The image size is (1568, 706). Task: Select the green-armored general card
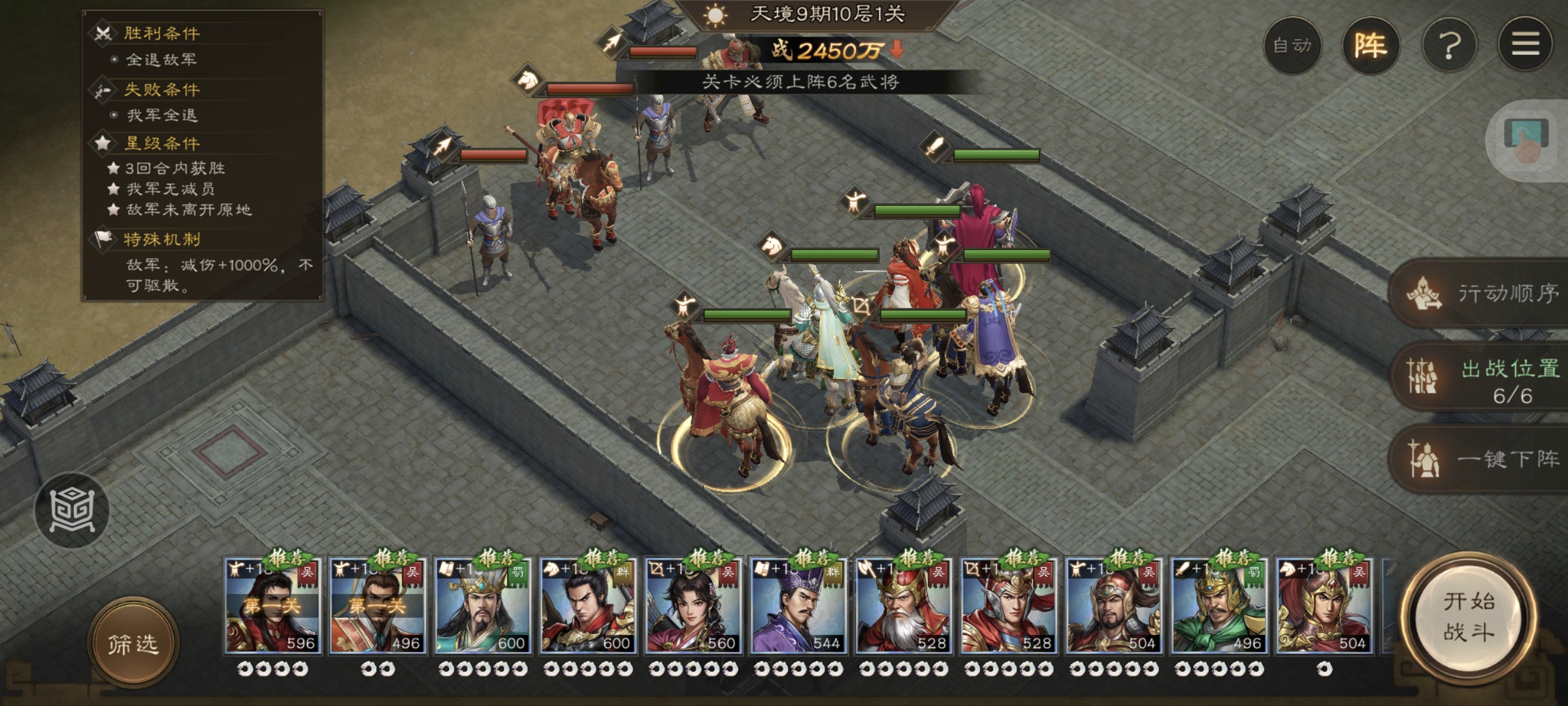1218,606
